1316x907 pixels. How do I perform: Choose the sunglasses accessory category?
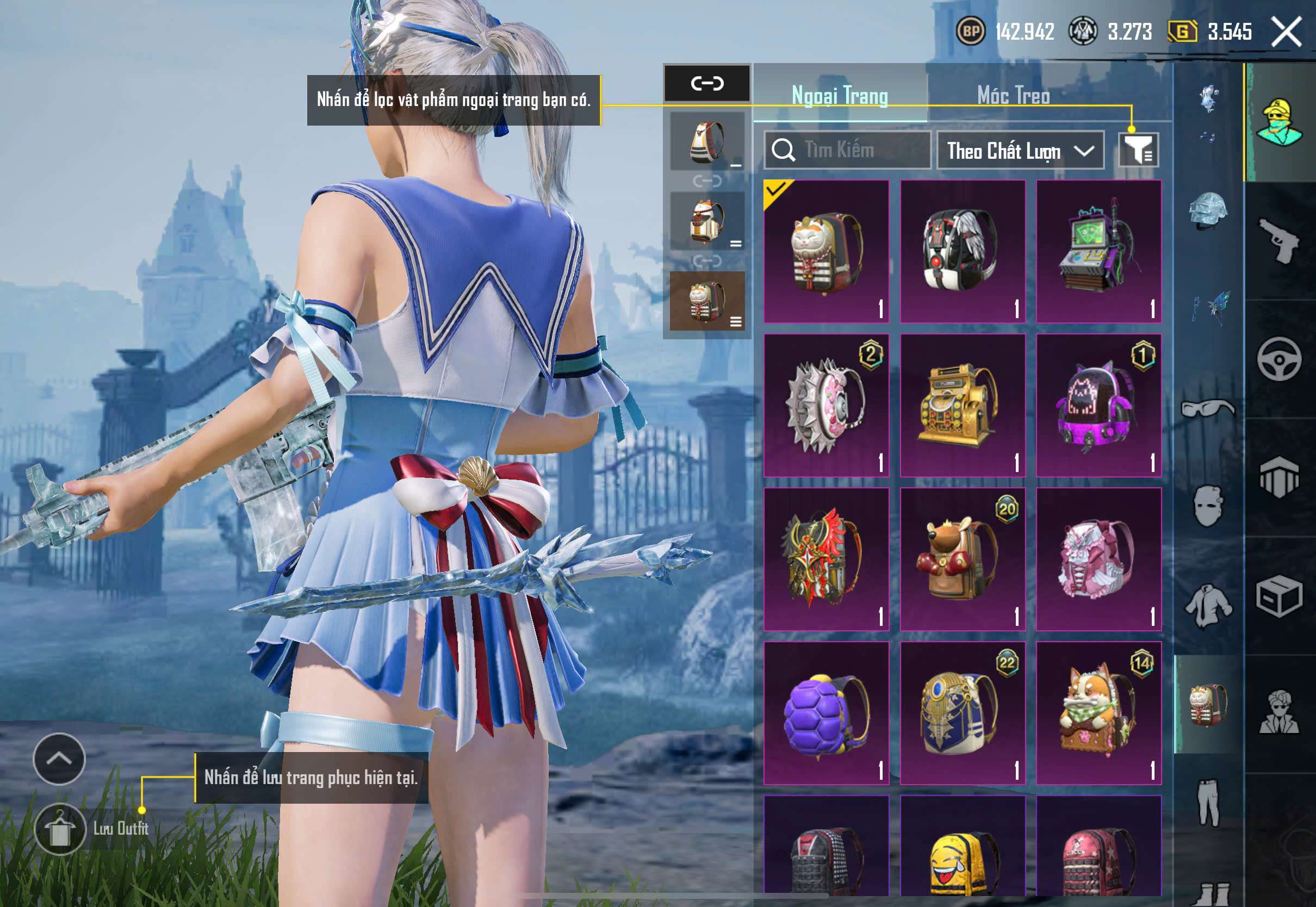[x=1208, y=408]
